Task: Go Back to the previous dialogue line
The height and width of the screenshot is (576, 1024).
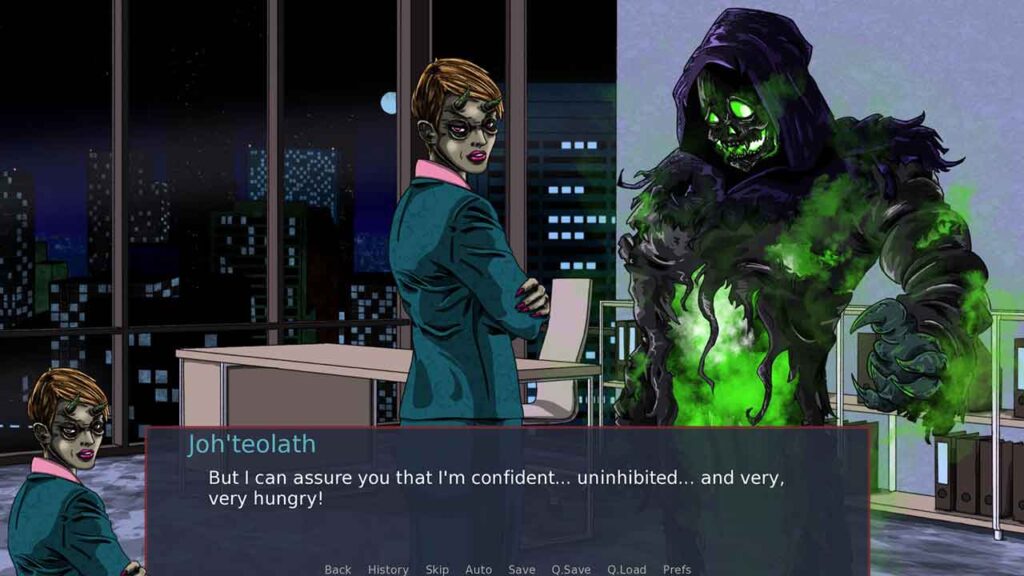Action: pyautogui.click(x=337, y=569)
